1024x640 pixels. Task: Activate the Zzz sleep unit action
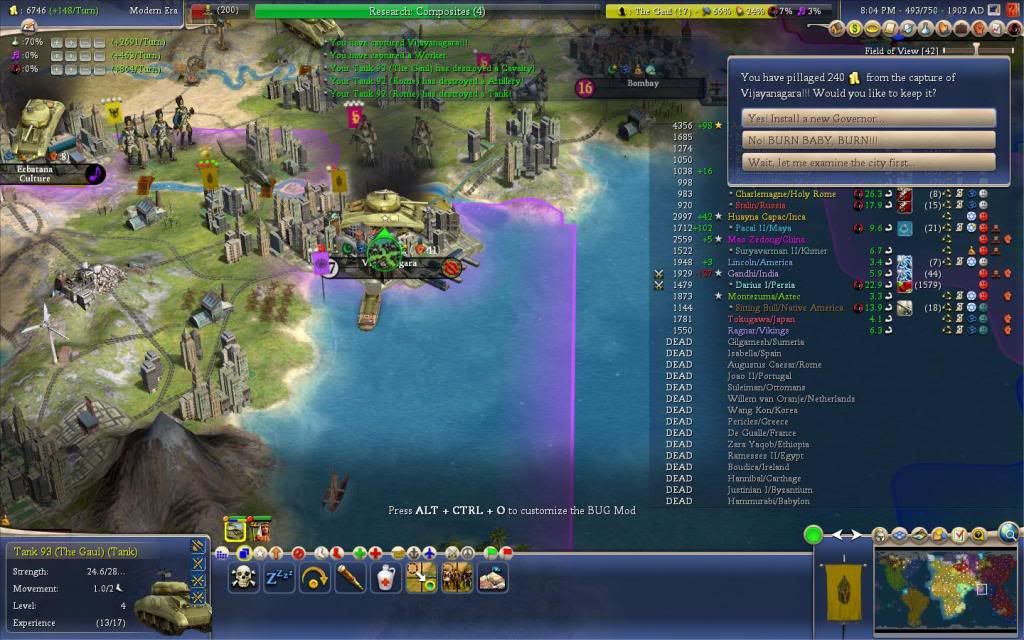click(x=278, y=577)
